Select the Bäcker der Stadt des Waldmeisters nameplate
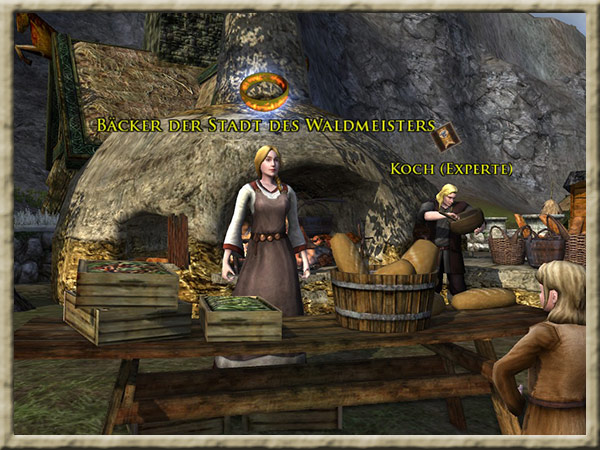This screenshot has width=600, height=450. pyautogui.click(x=266, y=126)
